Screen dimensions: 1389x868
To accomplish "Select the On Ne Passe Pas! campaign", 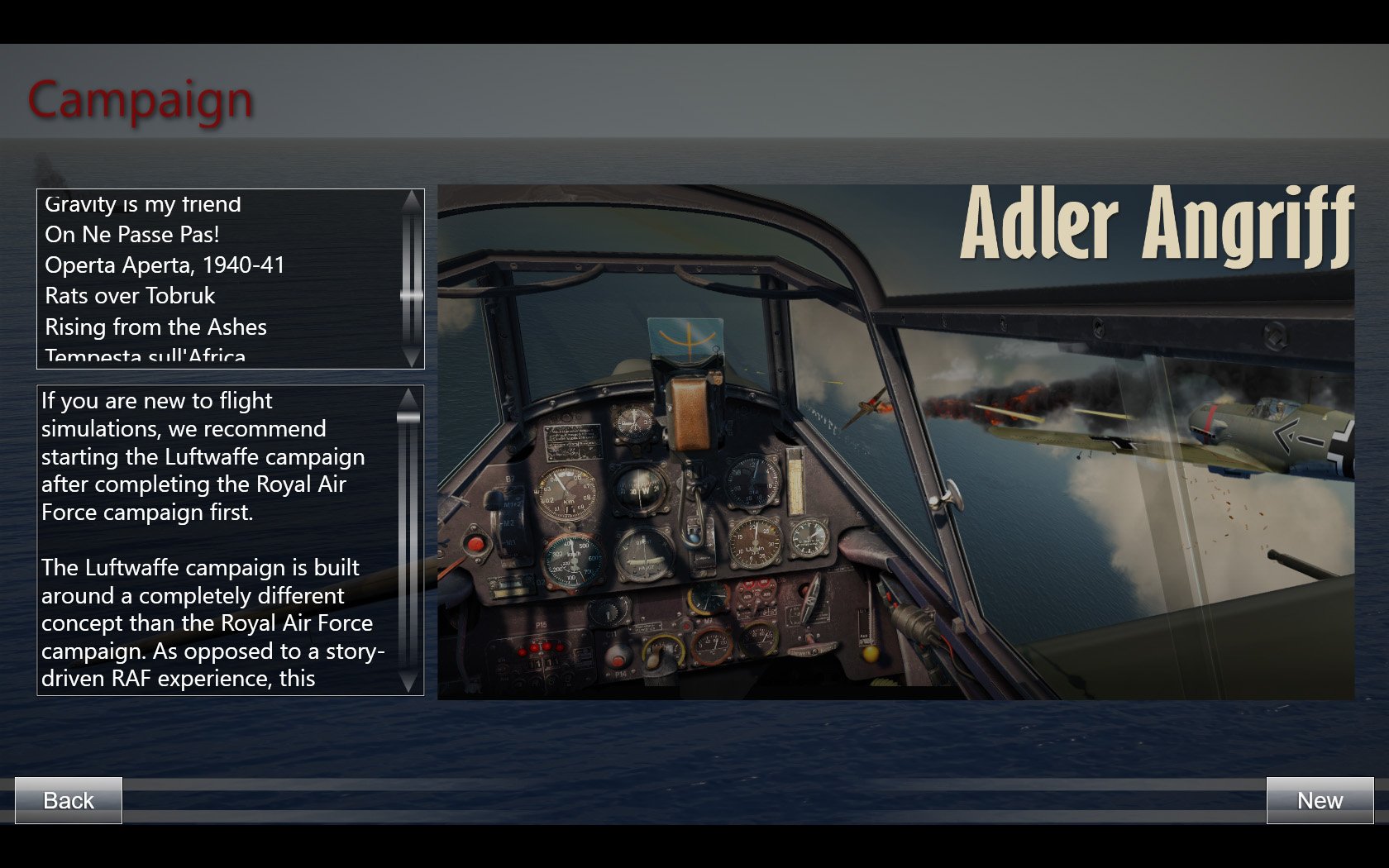I will [x=132, y=235].
